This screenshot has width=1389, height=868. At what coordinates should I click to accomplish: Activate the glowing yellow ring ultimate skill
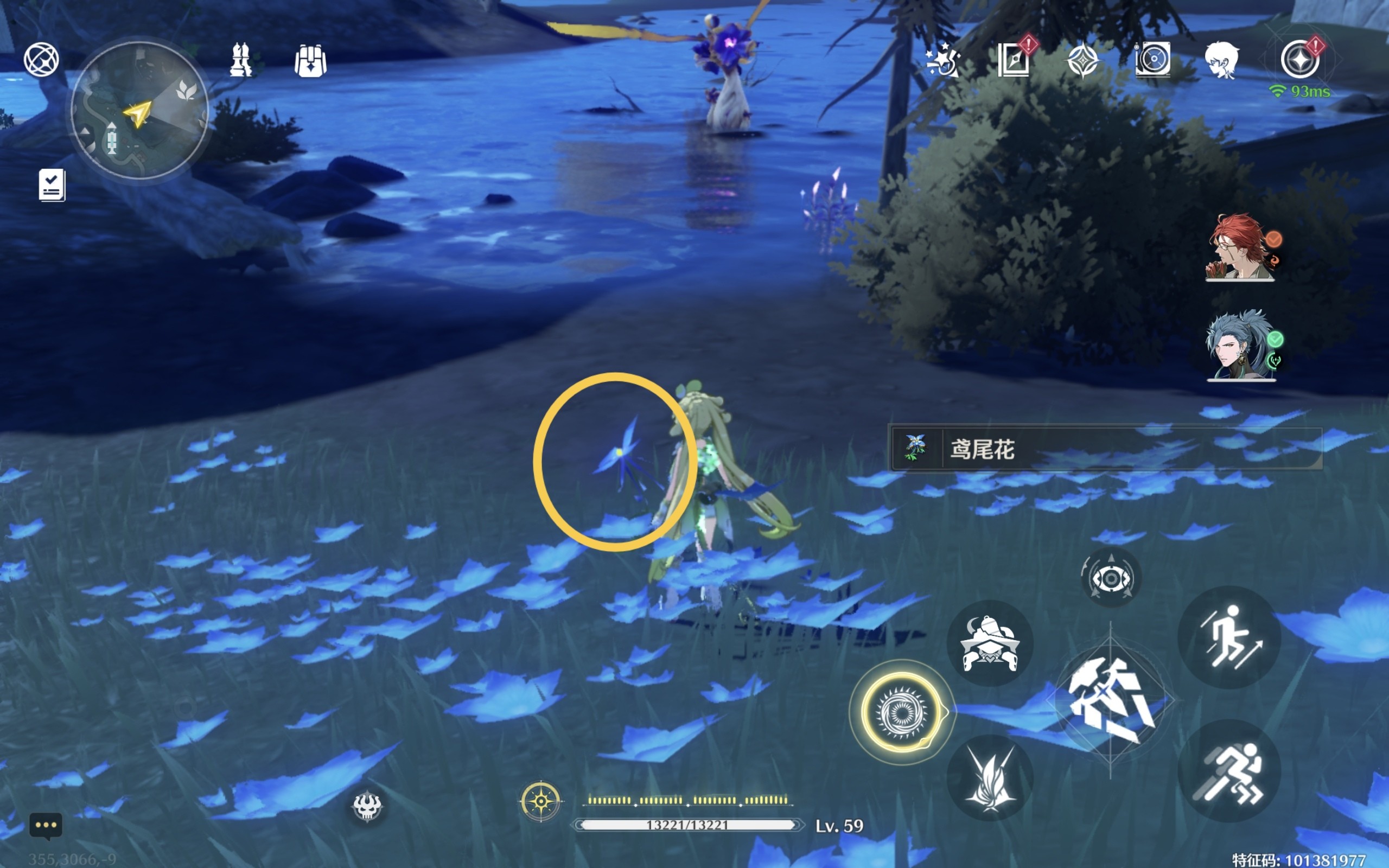[x=901, y=712]
